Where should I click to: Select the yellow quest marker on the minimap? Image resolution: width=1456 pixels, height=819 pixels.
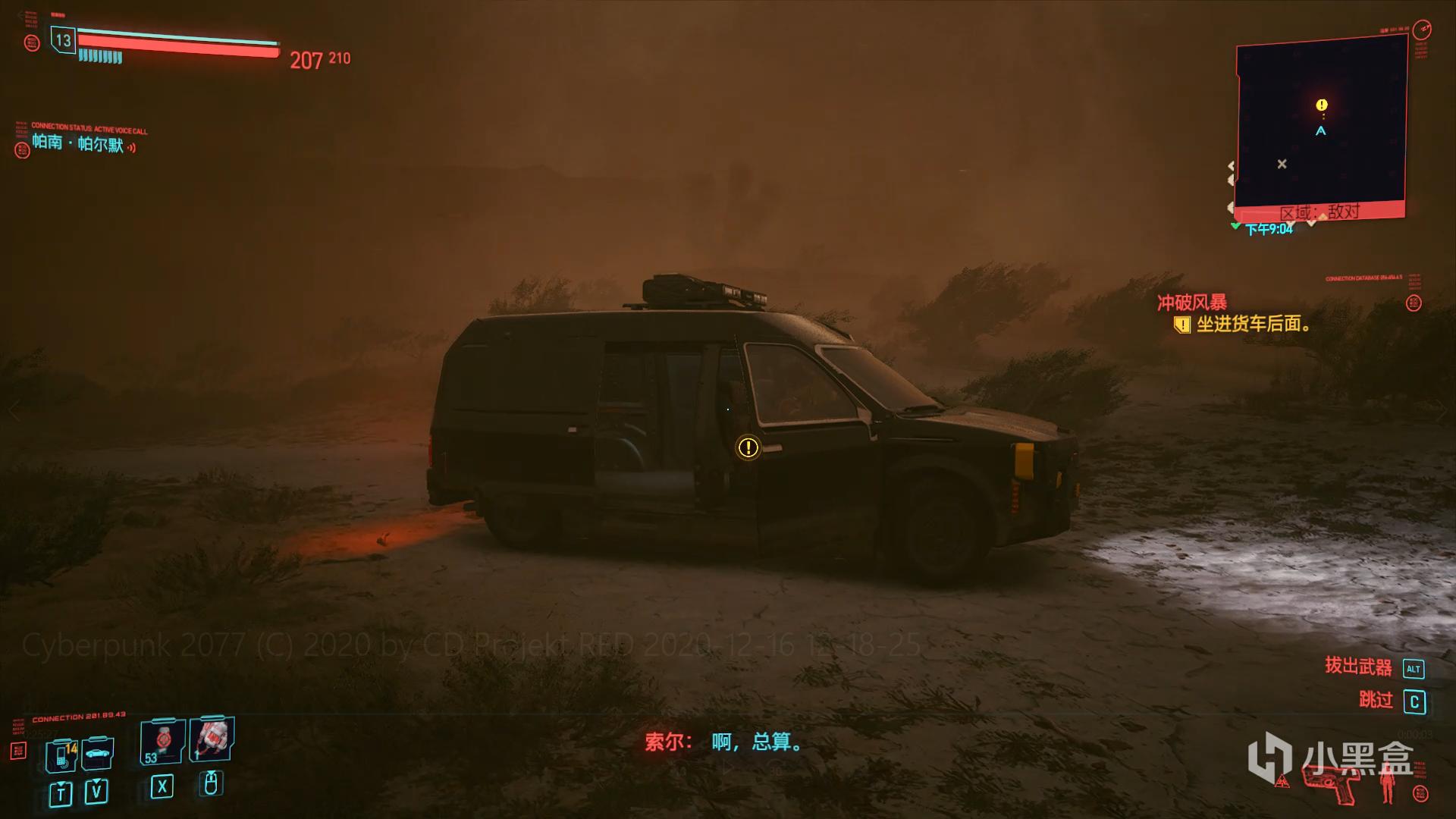pyautogui.click(x=1322, y=105)
